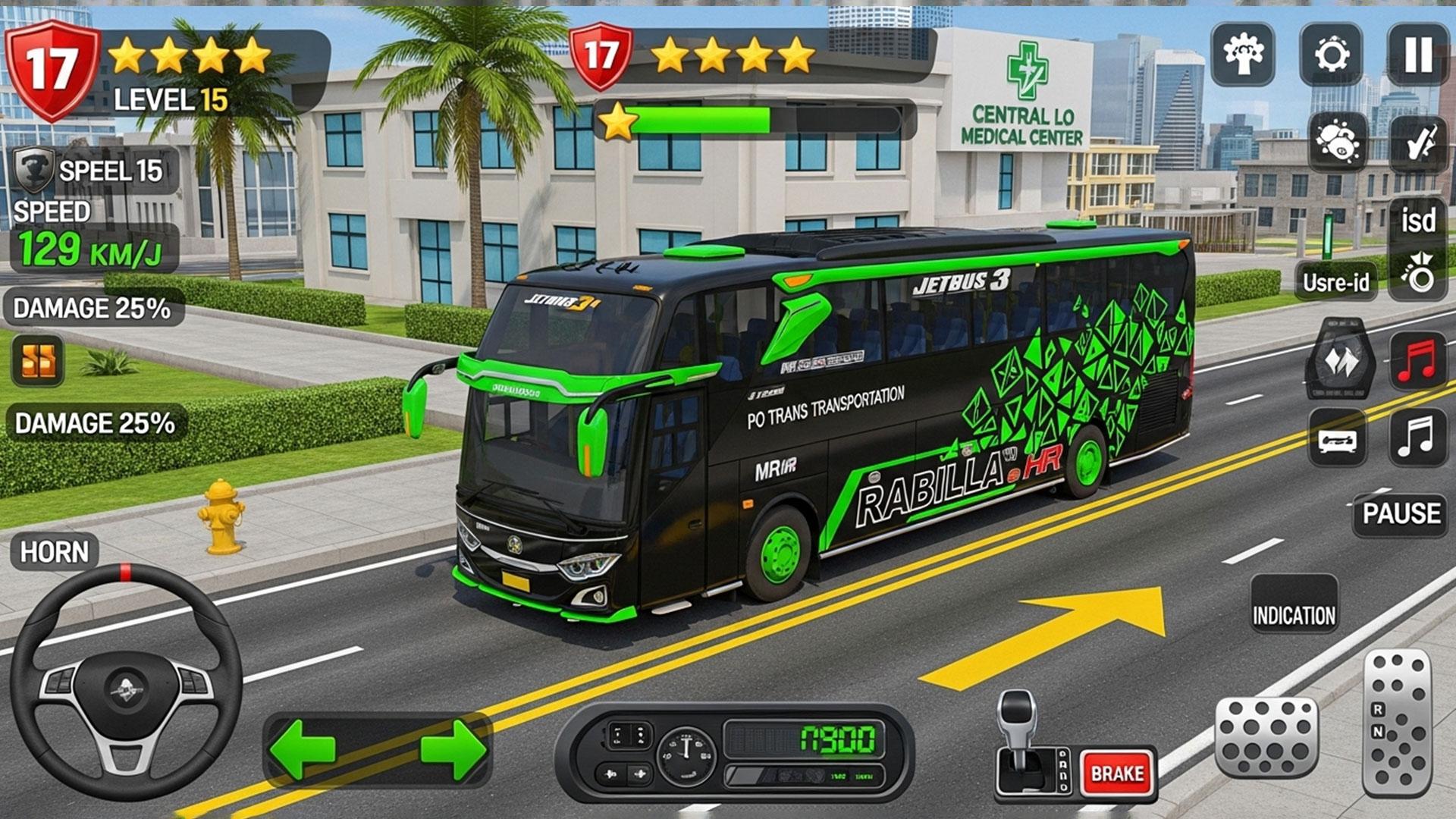Image resolution: width=1456 pixels, height=819 pixels.
Task: Click the tree icon button
Action: [1243, 55]
